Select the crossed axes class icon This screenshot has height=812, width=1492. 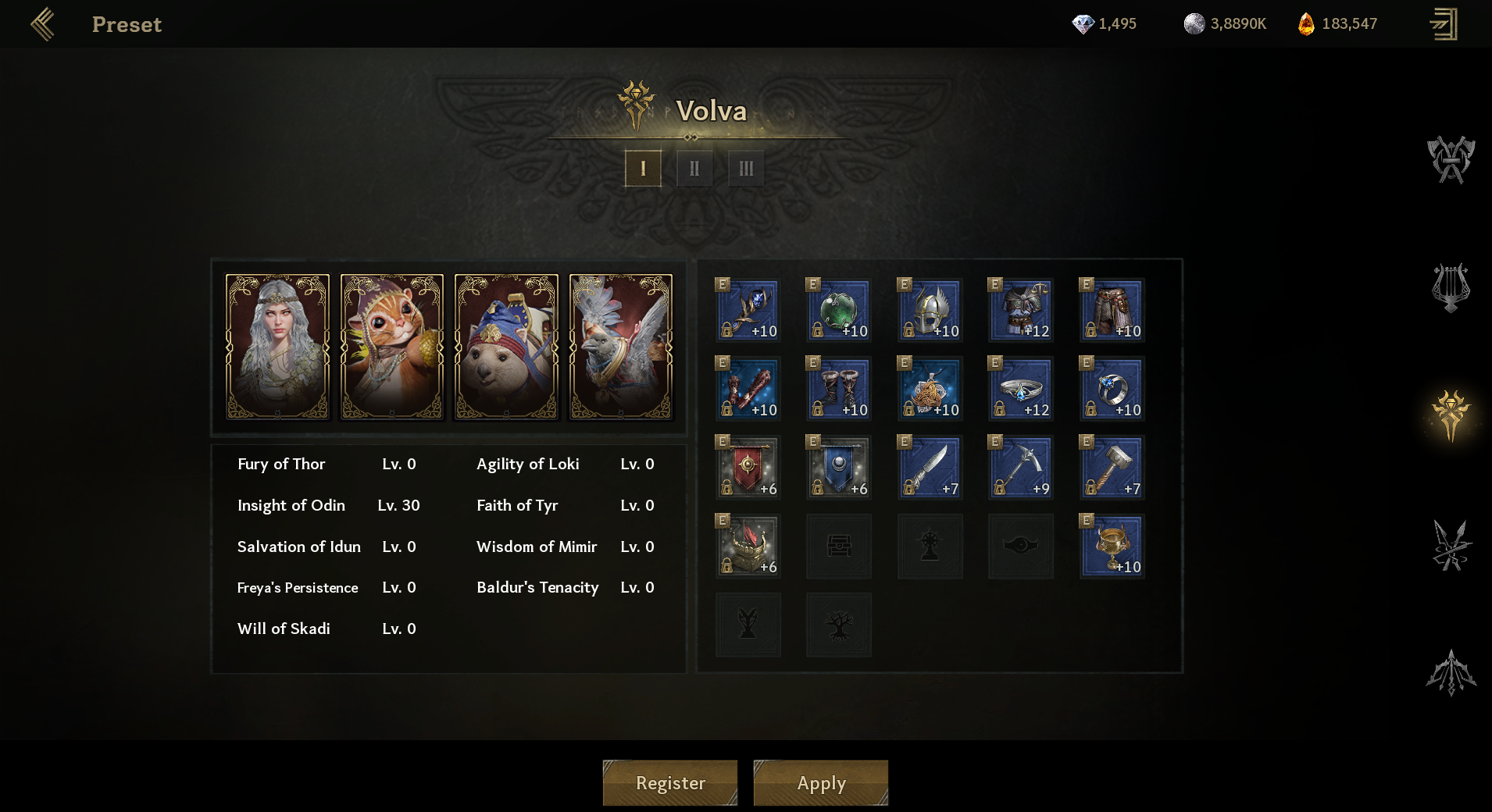(x=1451, y=160)
